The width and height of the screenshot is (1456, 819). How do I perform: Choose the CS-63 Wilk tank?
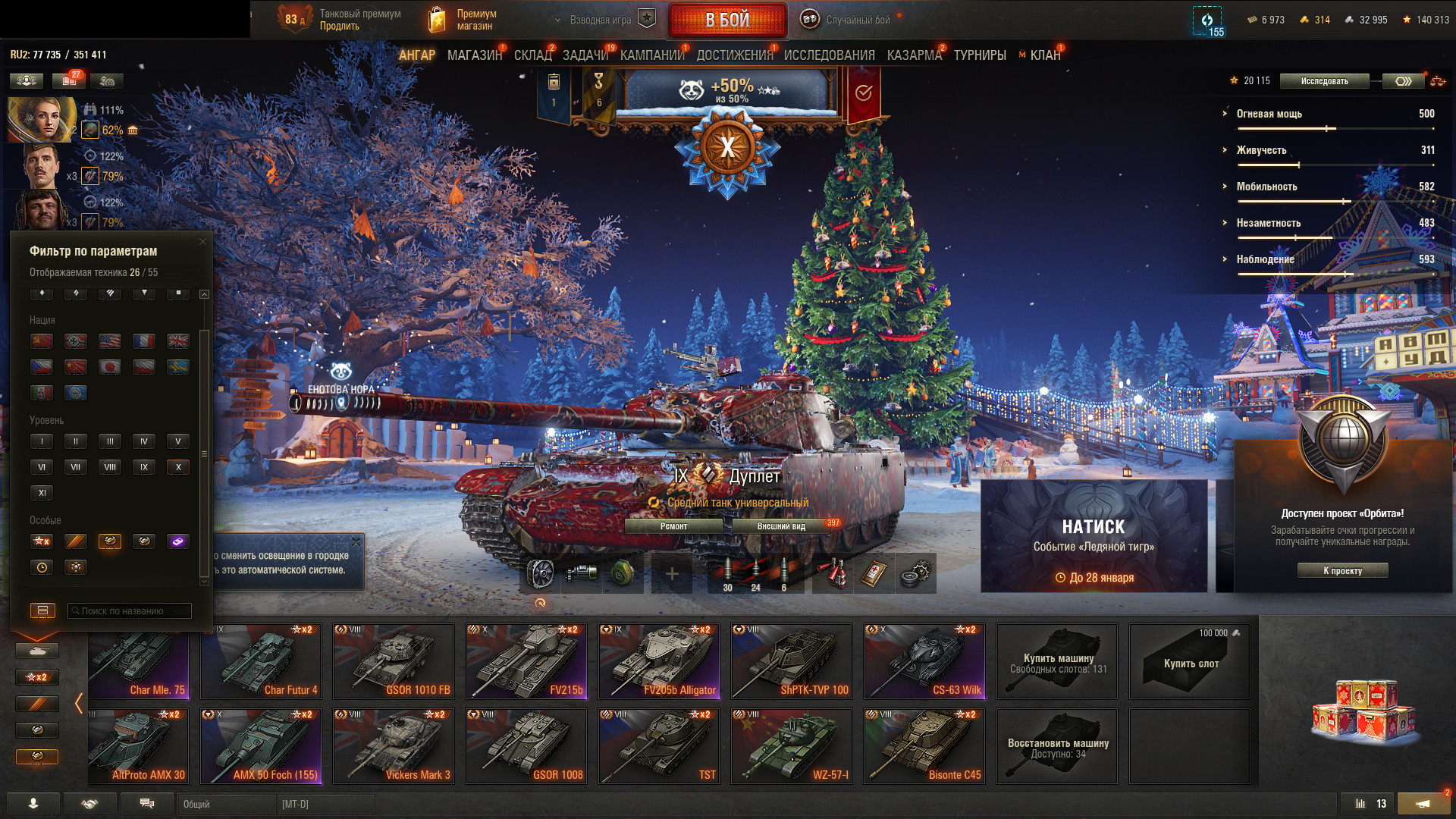click(x=924, y=661)
